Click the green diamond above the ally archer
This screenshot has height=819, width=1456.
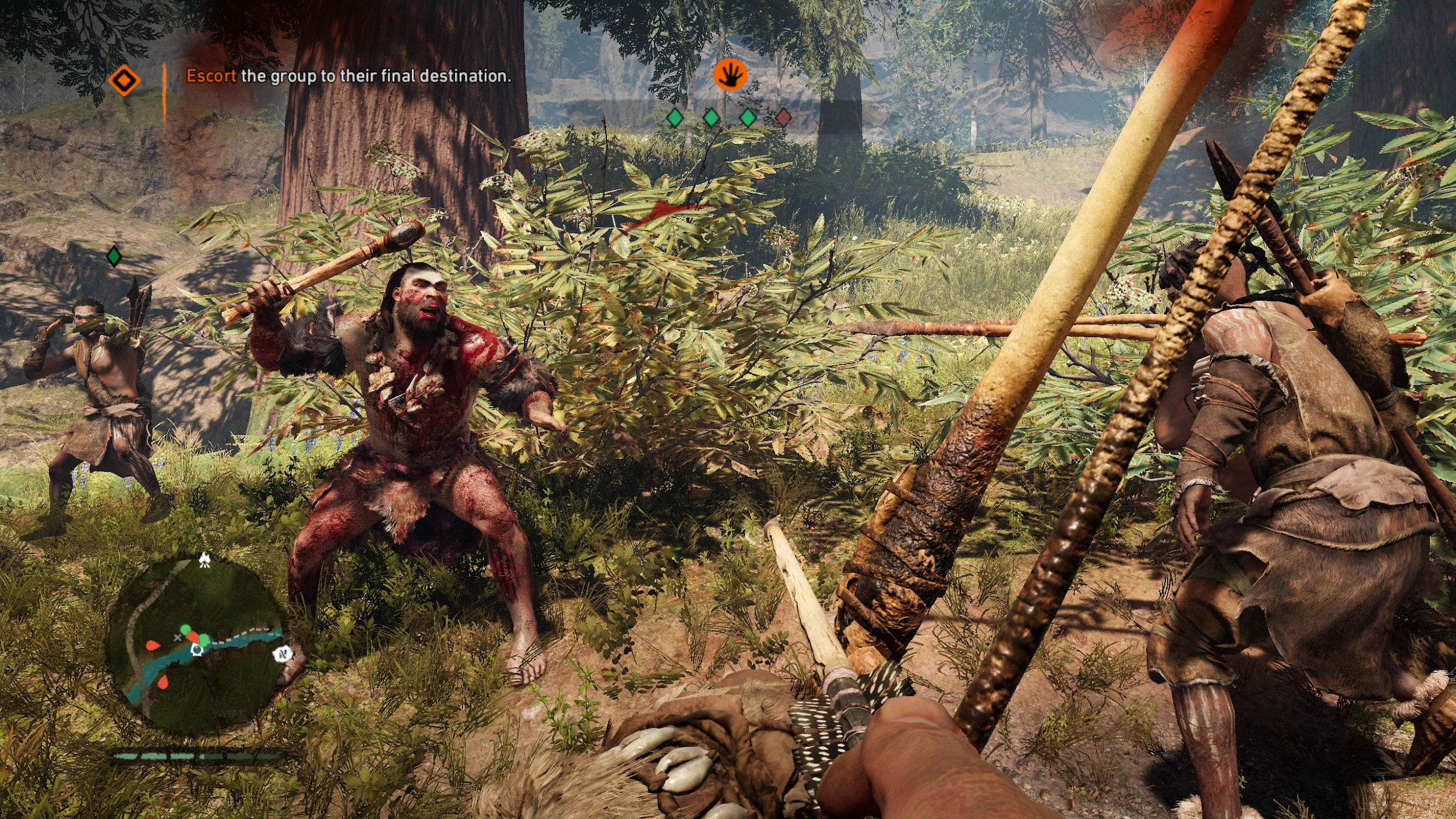(x=114, y=256)
